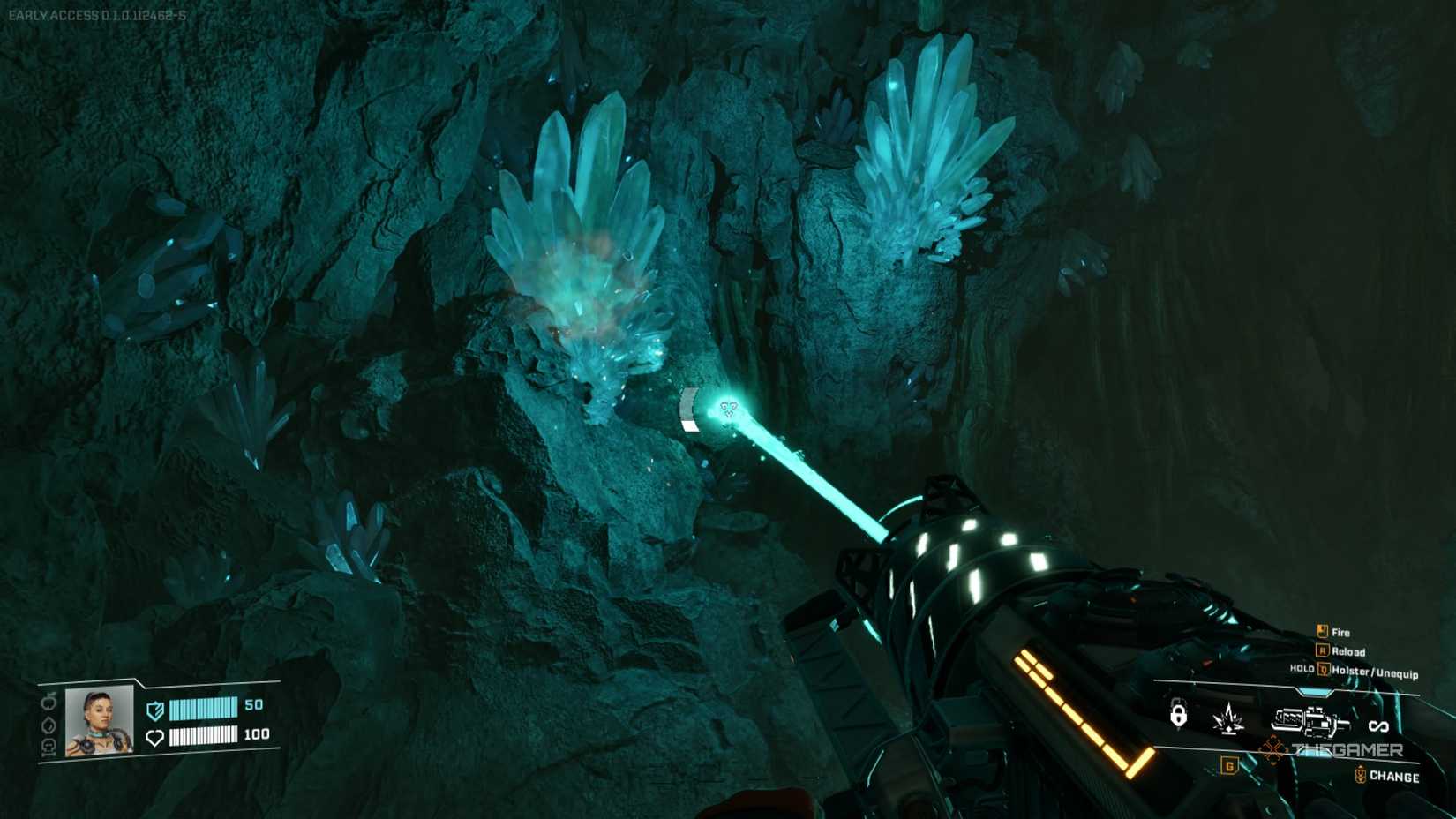Toggle the Fire mouse-button prompt
The height and width of the screenshot is (819, 1456).
(x=1320, y=632)
